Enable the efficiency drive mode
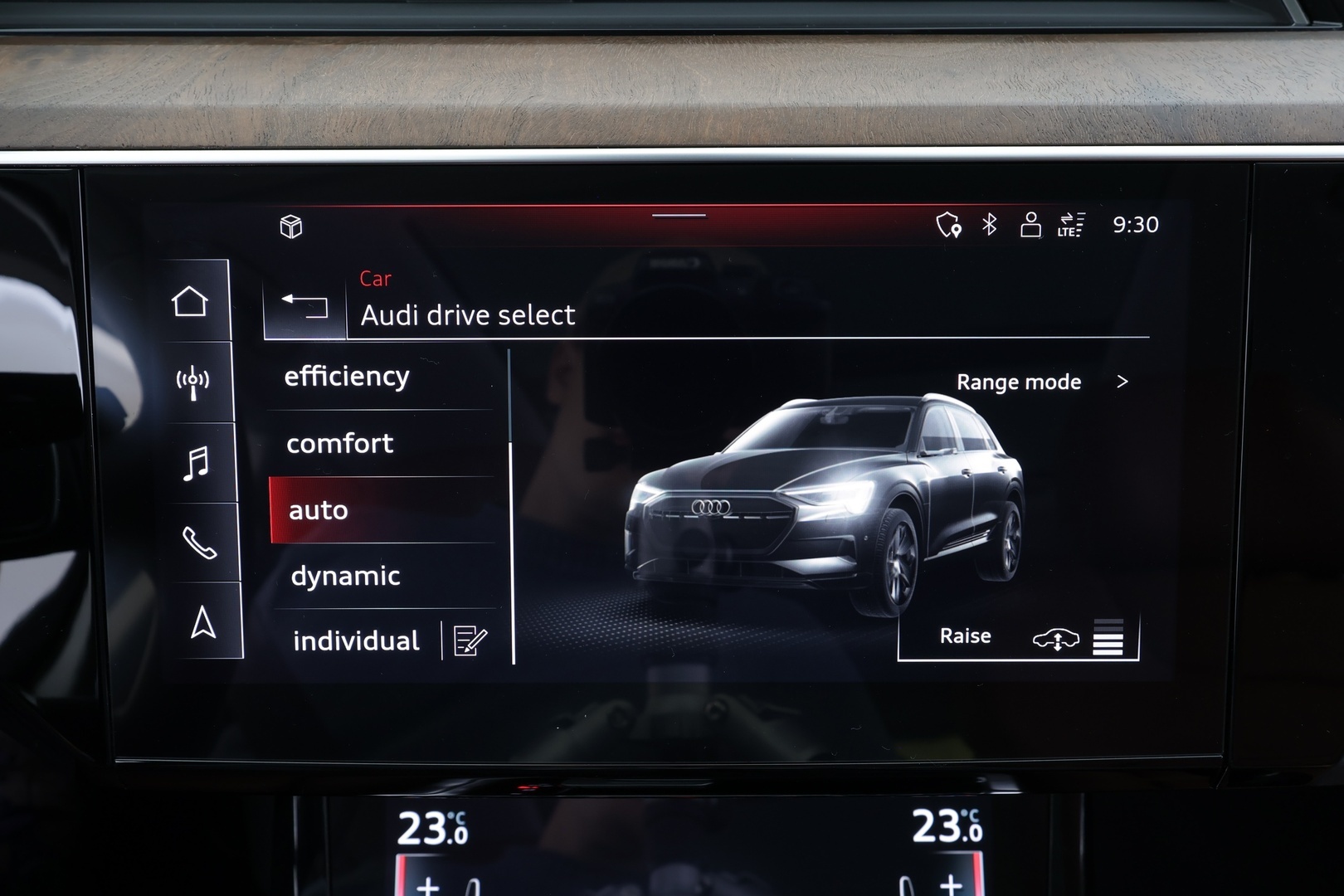This screenshot has width=1344, height=896. click(x=347, y=376)
